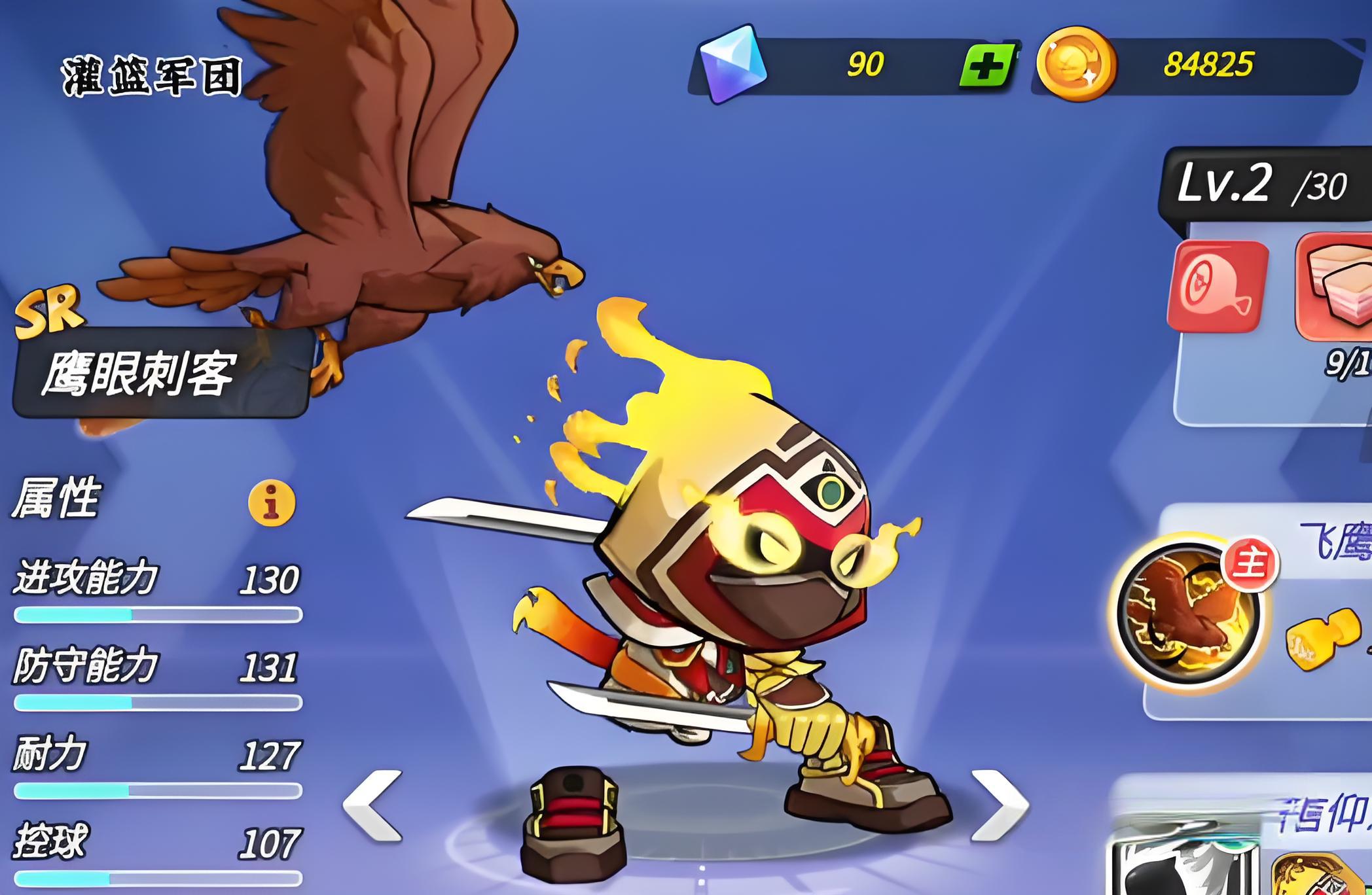Switch to the next character with right arrow
The image size is (1372, 895).
(x=998, y=805)
